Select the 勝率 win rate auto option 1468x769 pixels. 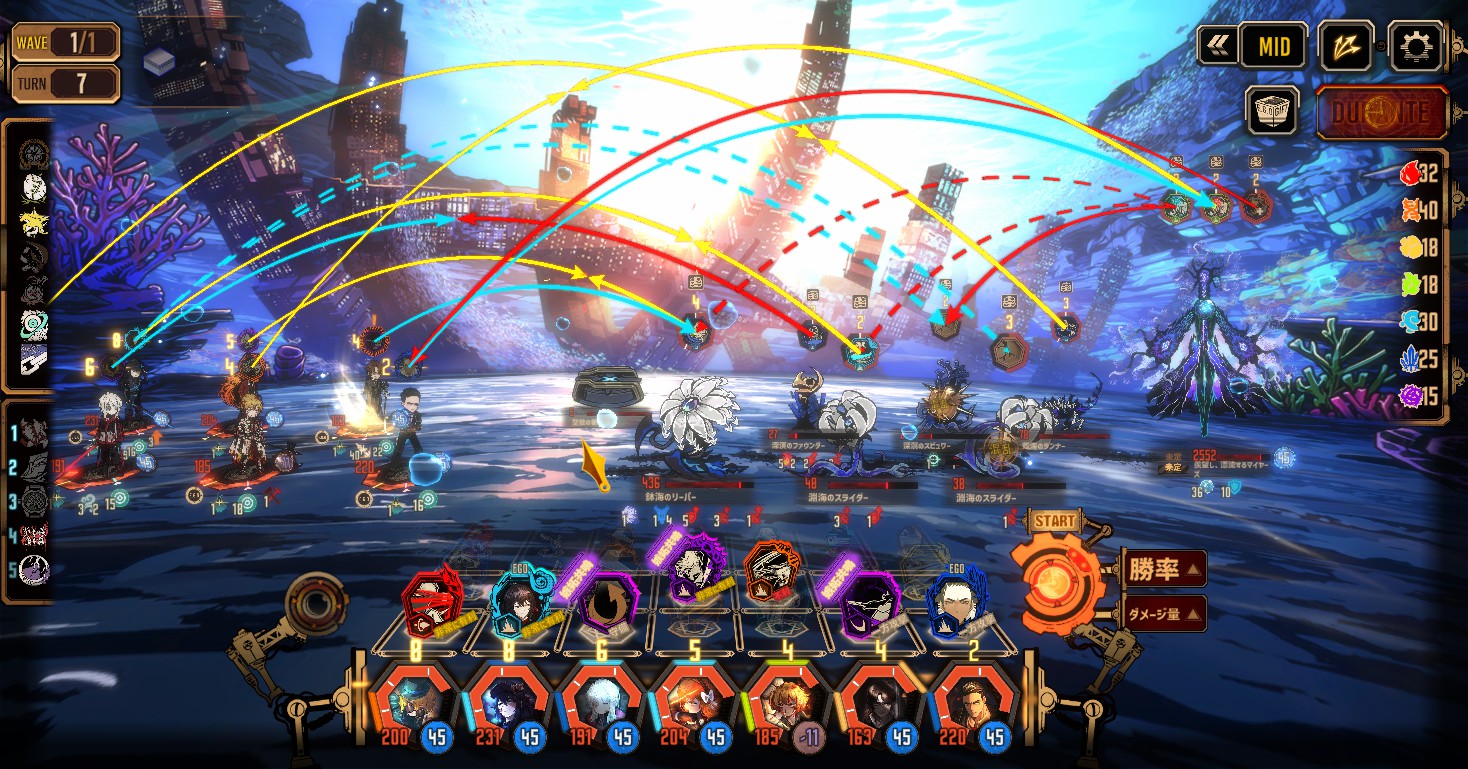click(1163, 570)
